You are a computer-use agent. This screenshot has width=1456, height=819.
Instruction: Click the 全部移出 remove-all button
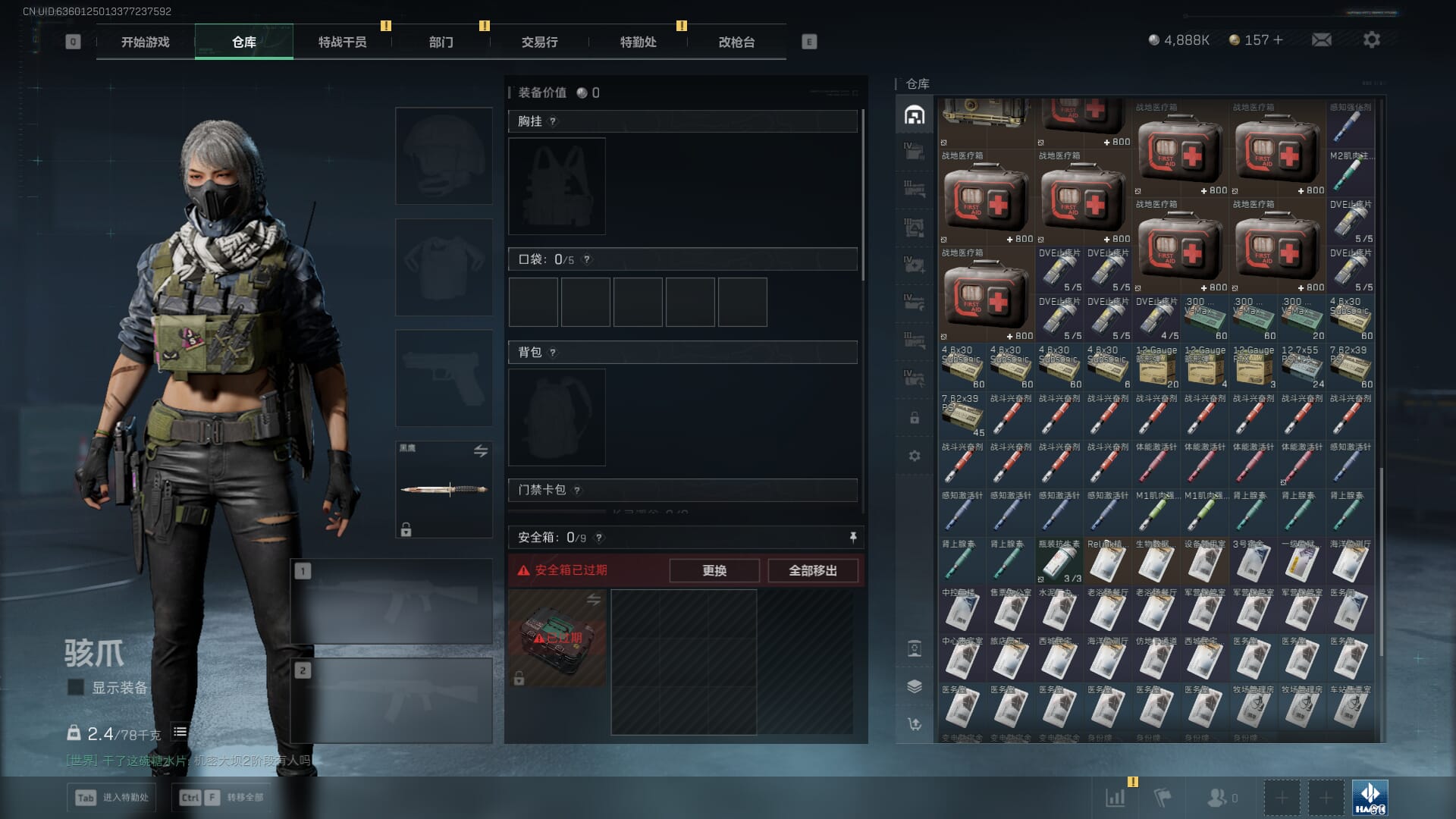coord(812,570)
